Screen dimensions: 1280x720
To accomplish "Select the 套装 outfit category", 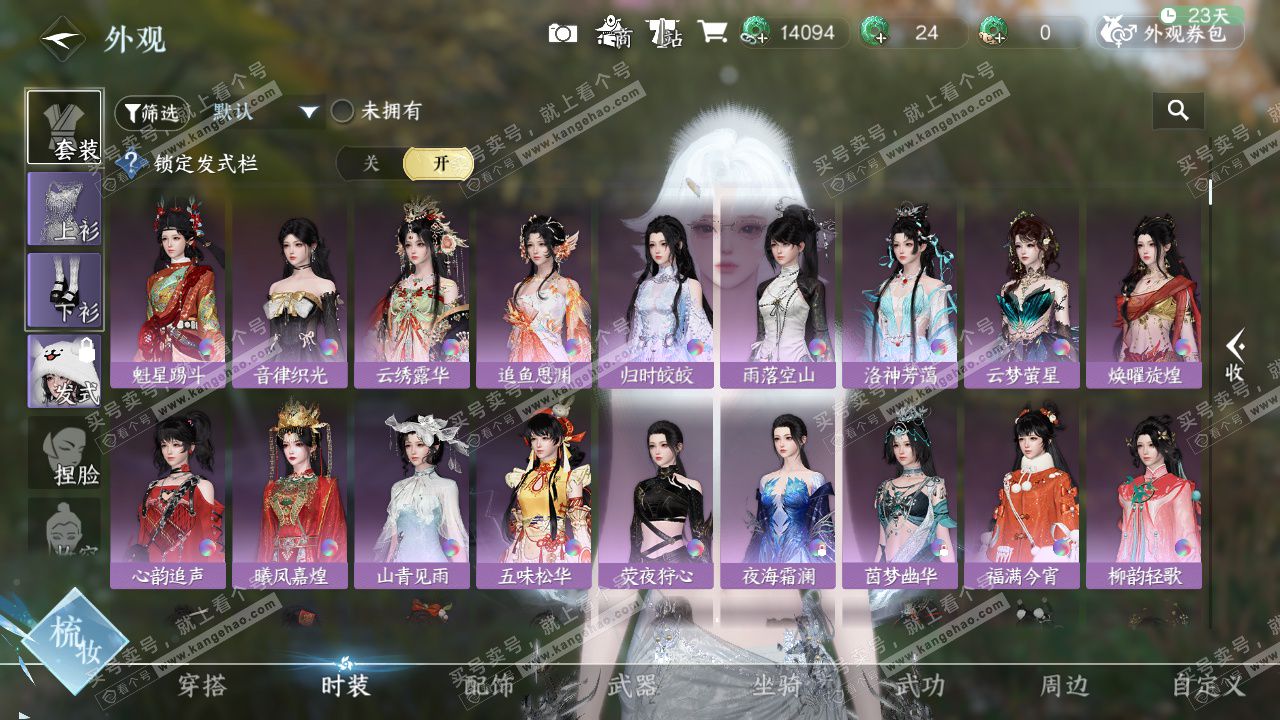I will point(64,127).
